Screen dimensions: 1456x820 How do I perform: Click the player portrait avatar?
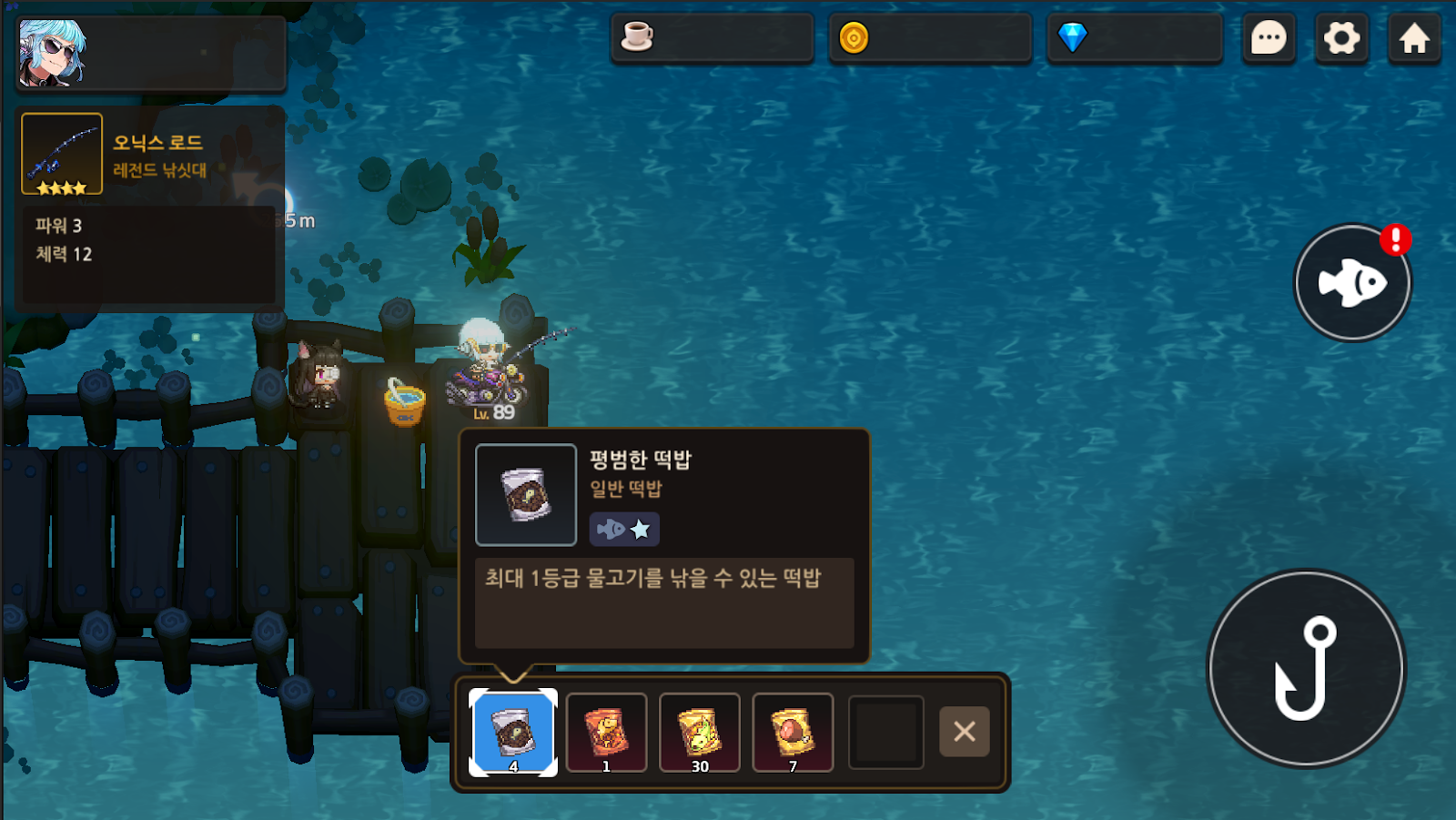point(53,53)
